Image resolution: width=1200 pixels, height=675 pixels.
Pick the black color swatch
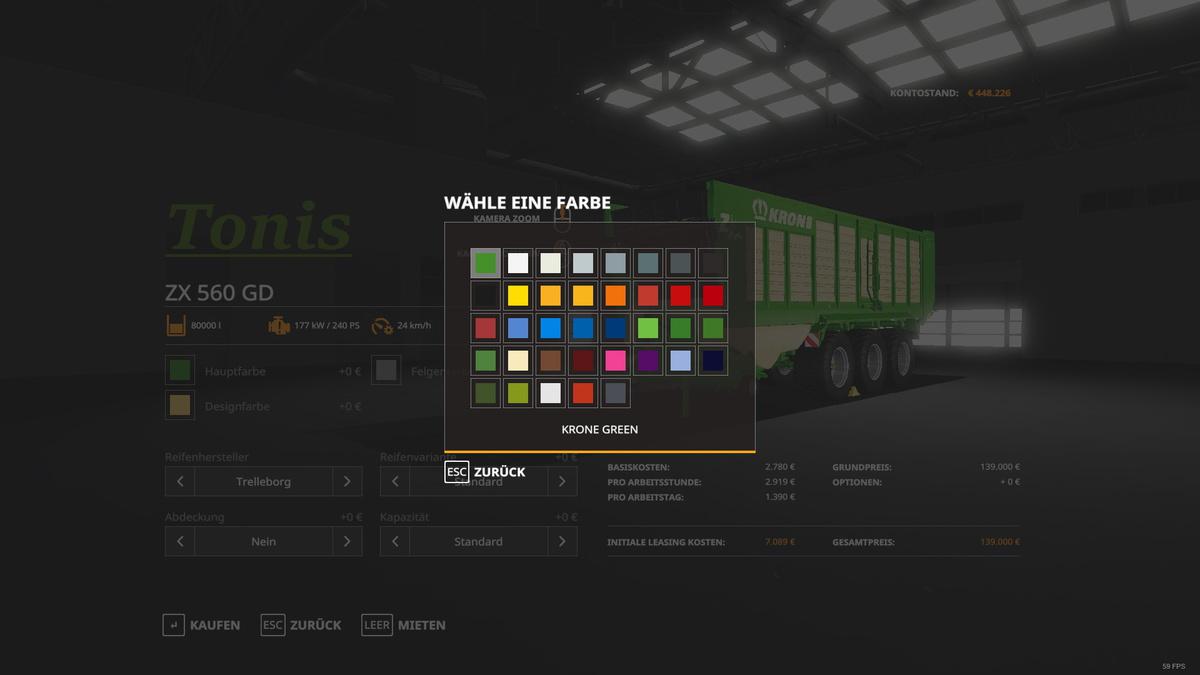tap(485, 296)
